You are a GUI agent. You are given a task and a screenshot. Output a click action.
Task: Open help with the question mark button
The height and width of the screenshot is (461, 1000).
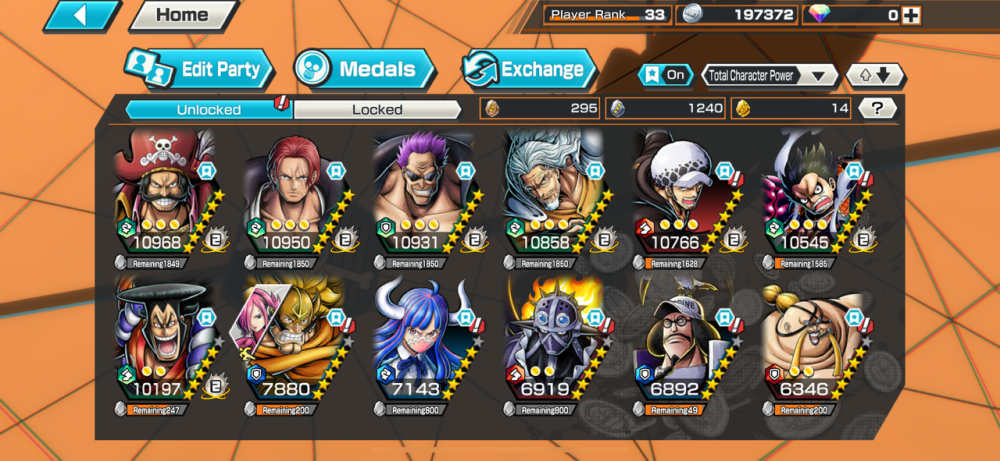point(877,108)
